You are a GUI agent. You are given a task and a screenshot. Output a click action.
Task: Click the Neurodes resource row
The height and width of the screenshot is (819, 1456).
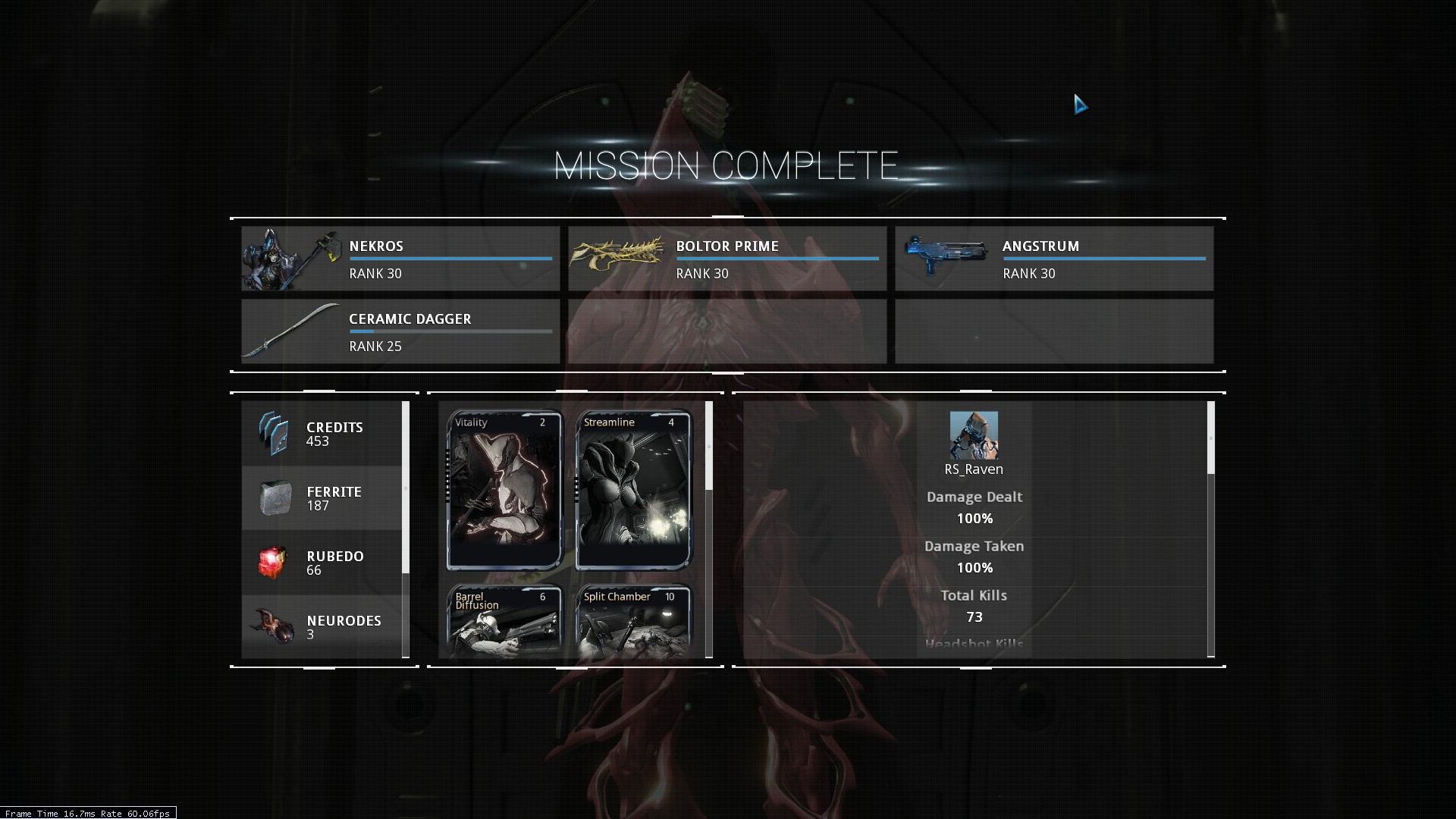(322, 627)
